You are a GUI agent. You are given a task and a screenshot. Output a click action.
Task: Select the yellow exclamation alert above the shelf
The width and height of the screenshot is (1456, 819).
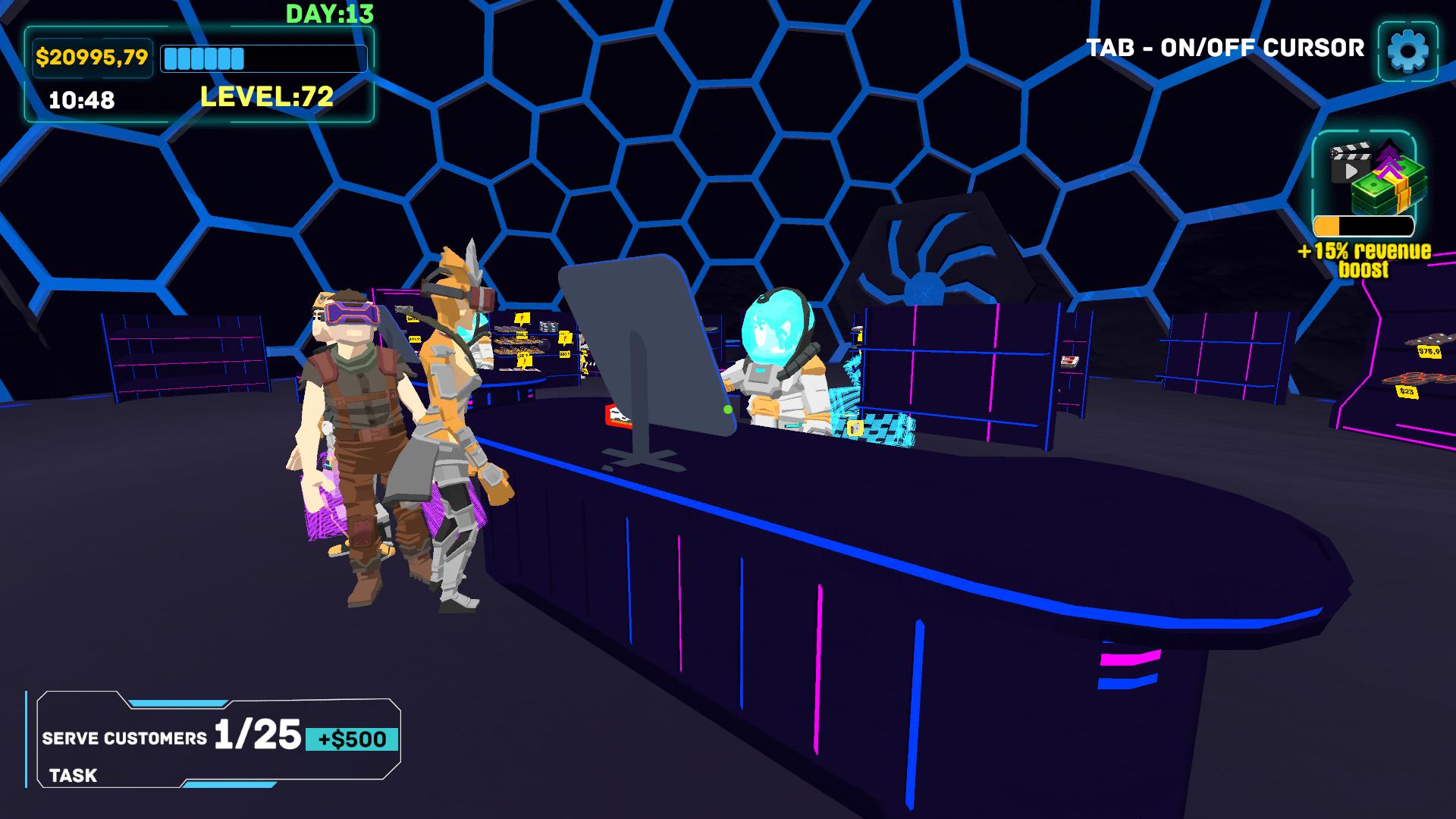click(520, 318)
